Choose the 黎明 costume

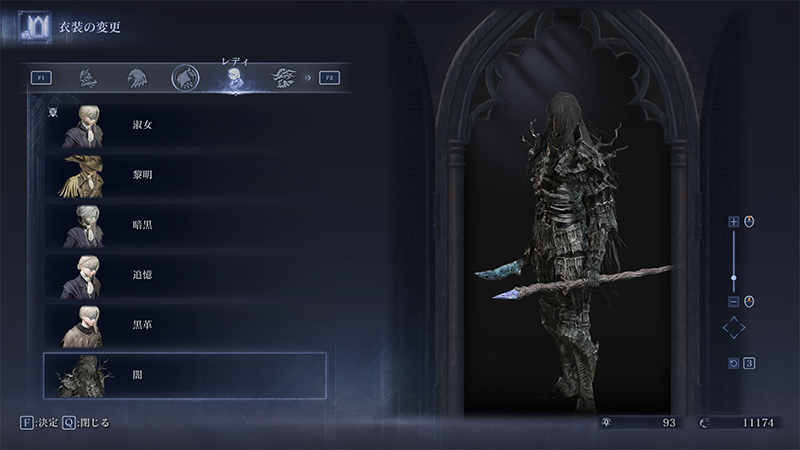185,176
